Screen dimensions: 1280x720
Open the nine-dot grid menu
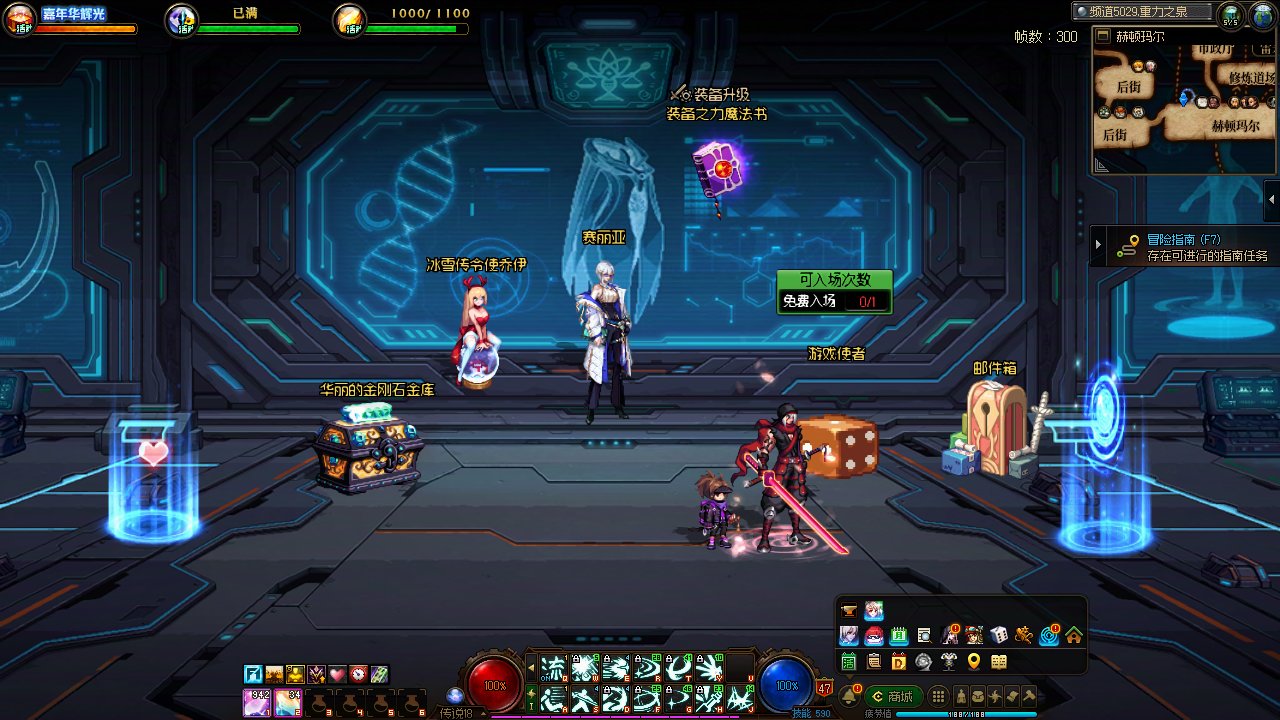tap(937, 696)
